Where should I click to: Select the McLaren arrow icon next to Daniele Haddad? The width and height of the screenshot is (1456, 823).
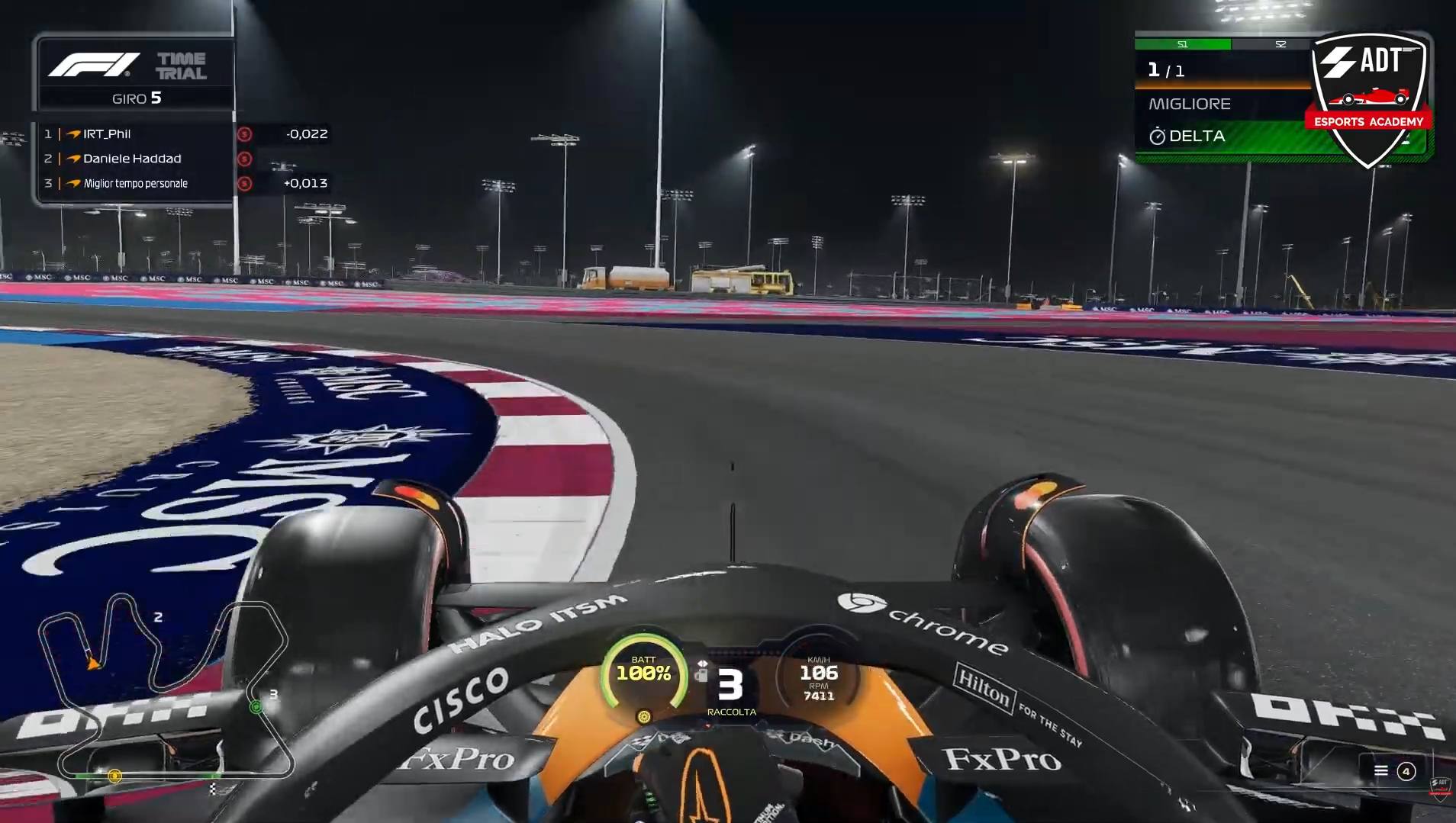pos(73,159)
